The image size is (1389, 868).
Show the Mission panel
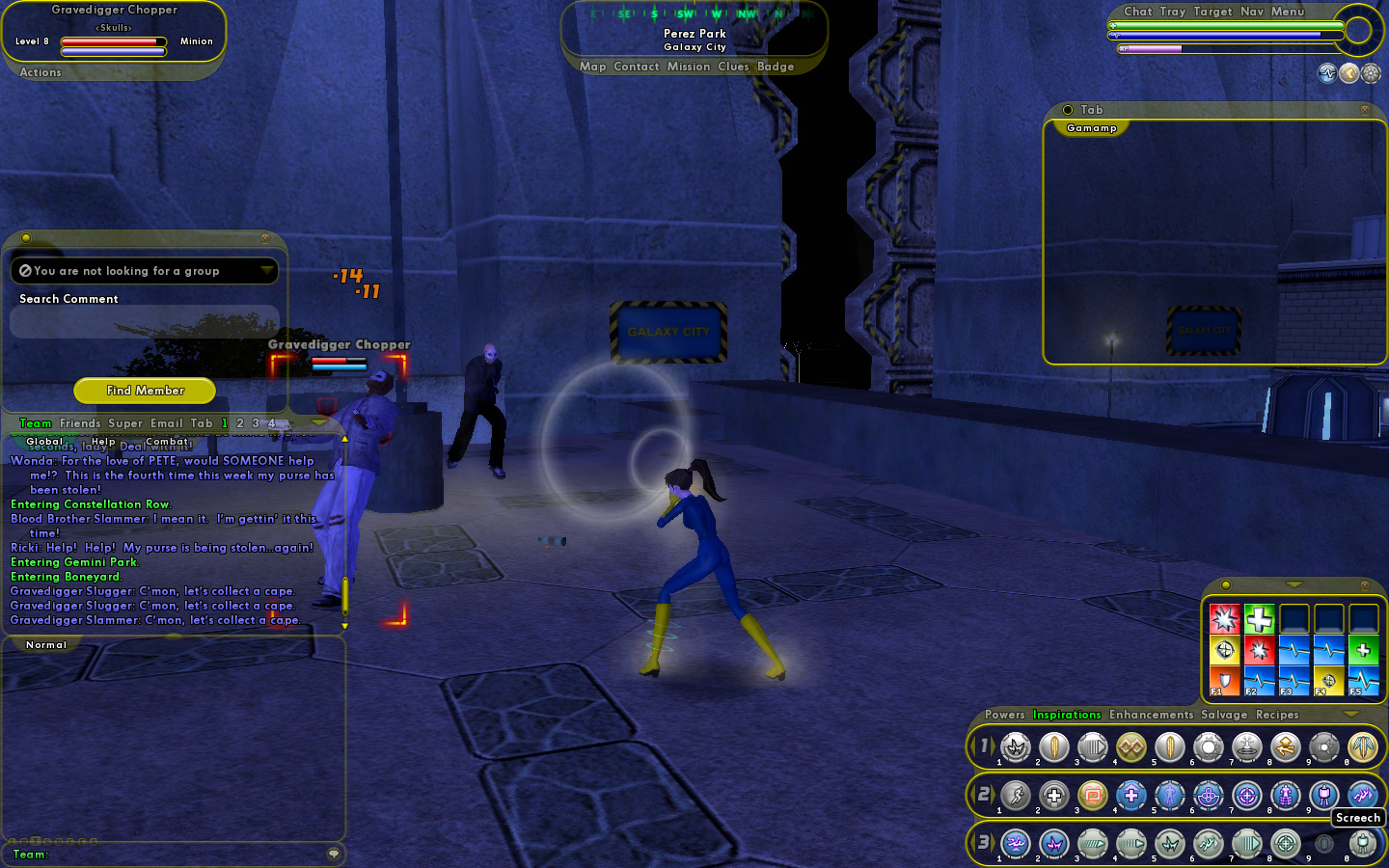coord(689,67)
